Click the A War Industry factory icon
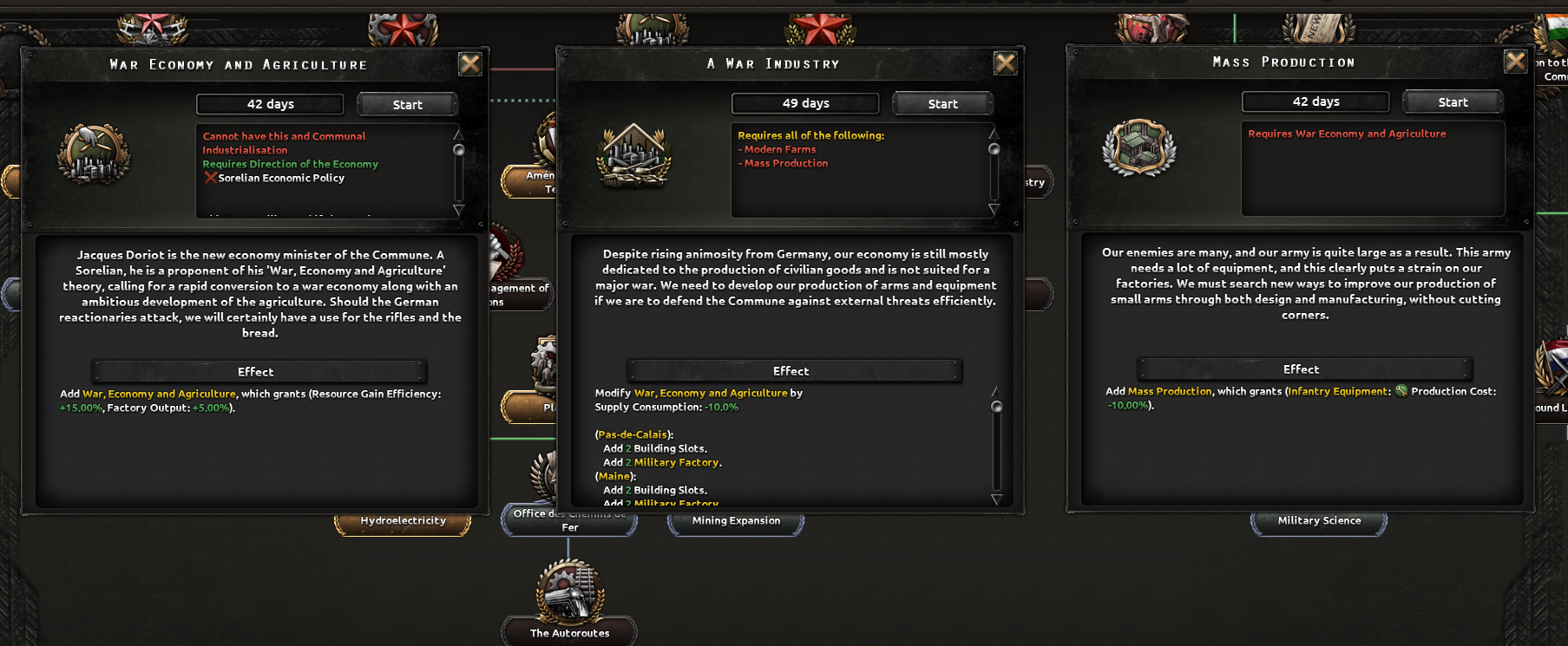The image size is (1568, 646). point(633,156)
